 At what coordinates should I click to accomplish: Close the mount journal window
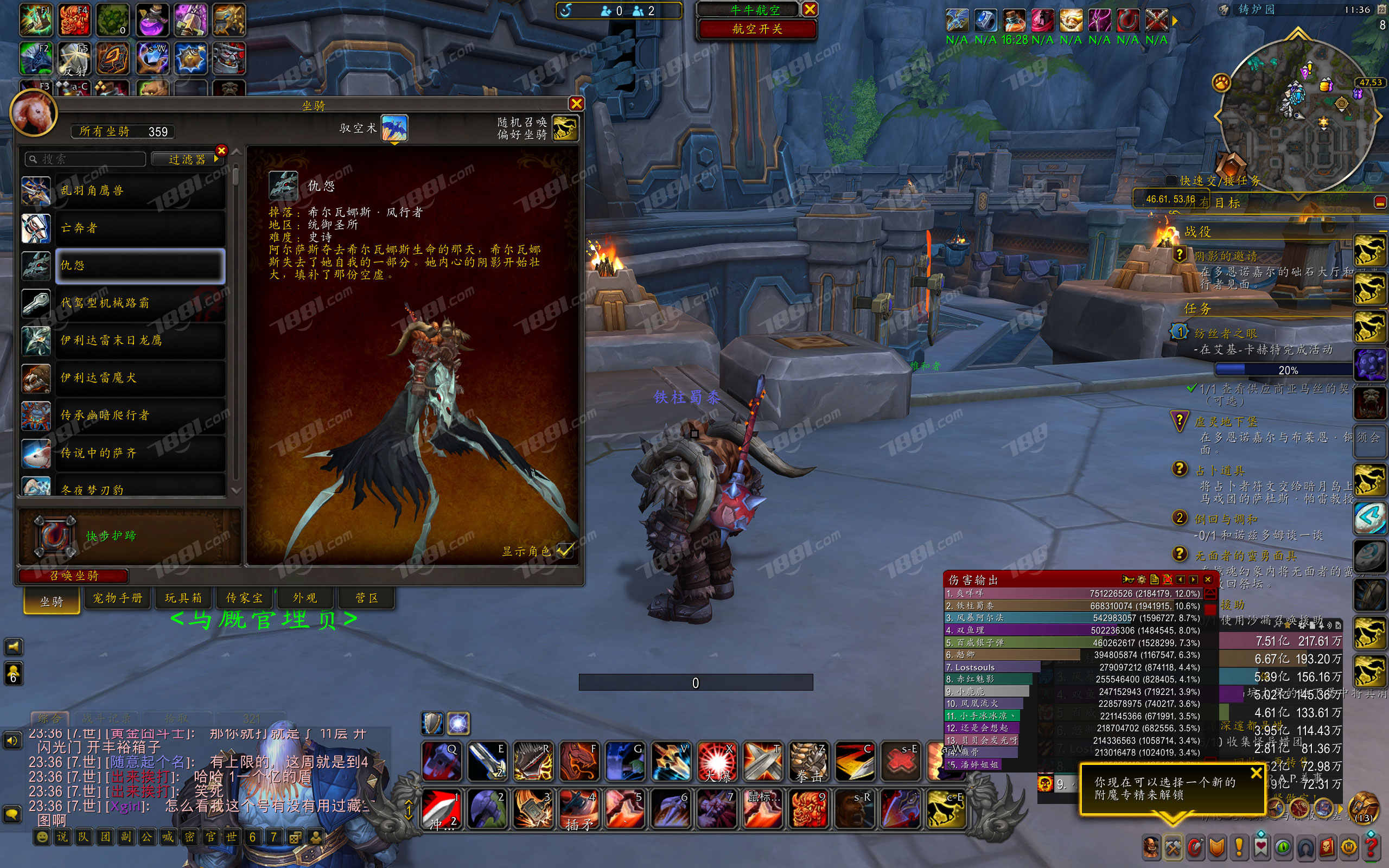coord(576,103)
